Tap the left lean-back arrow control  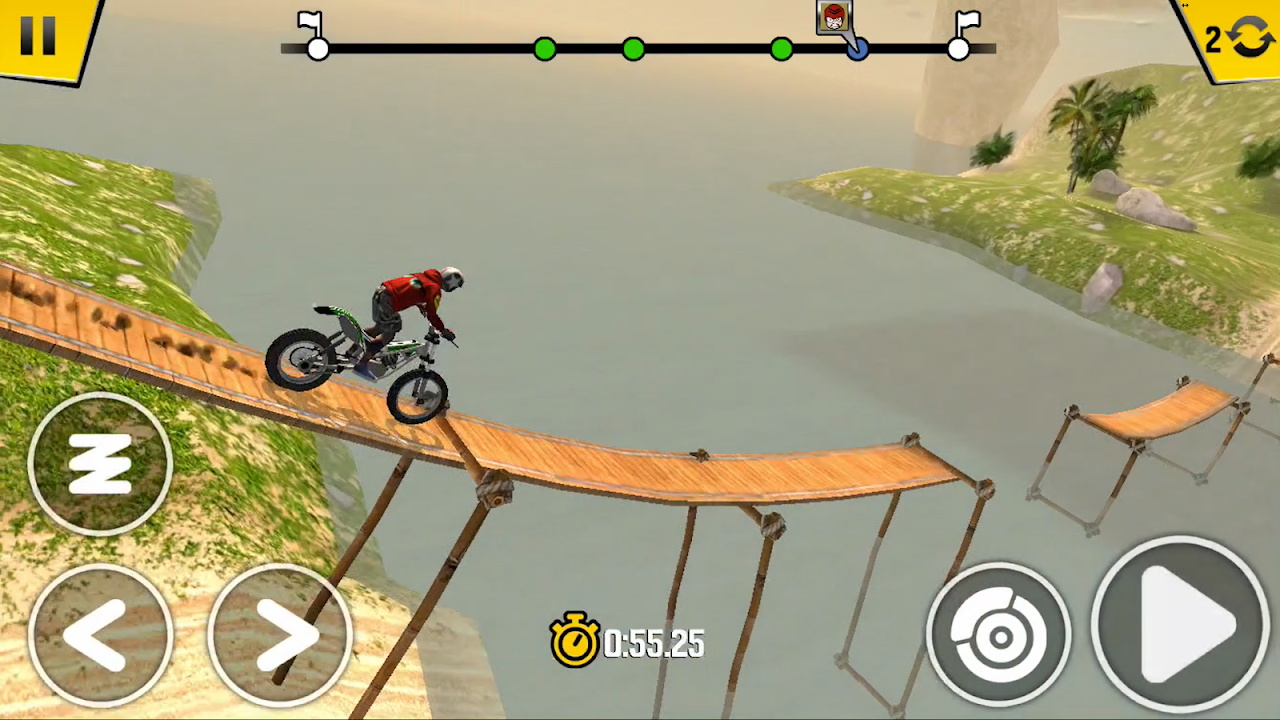(x=100, y=635)
